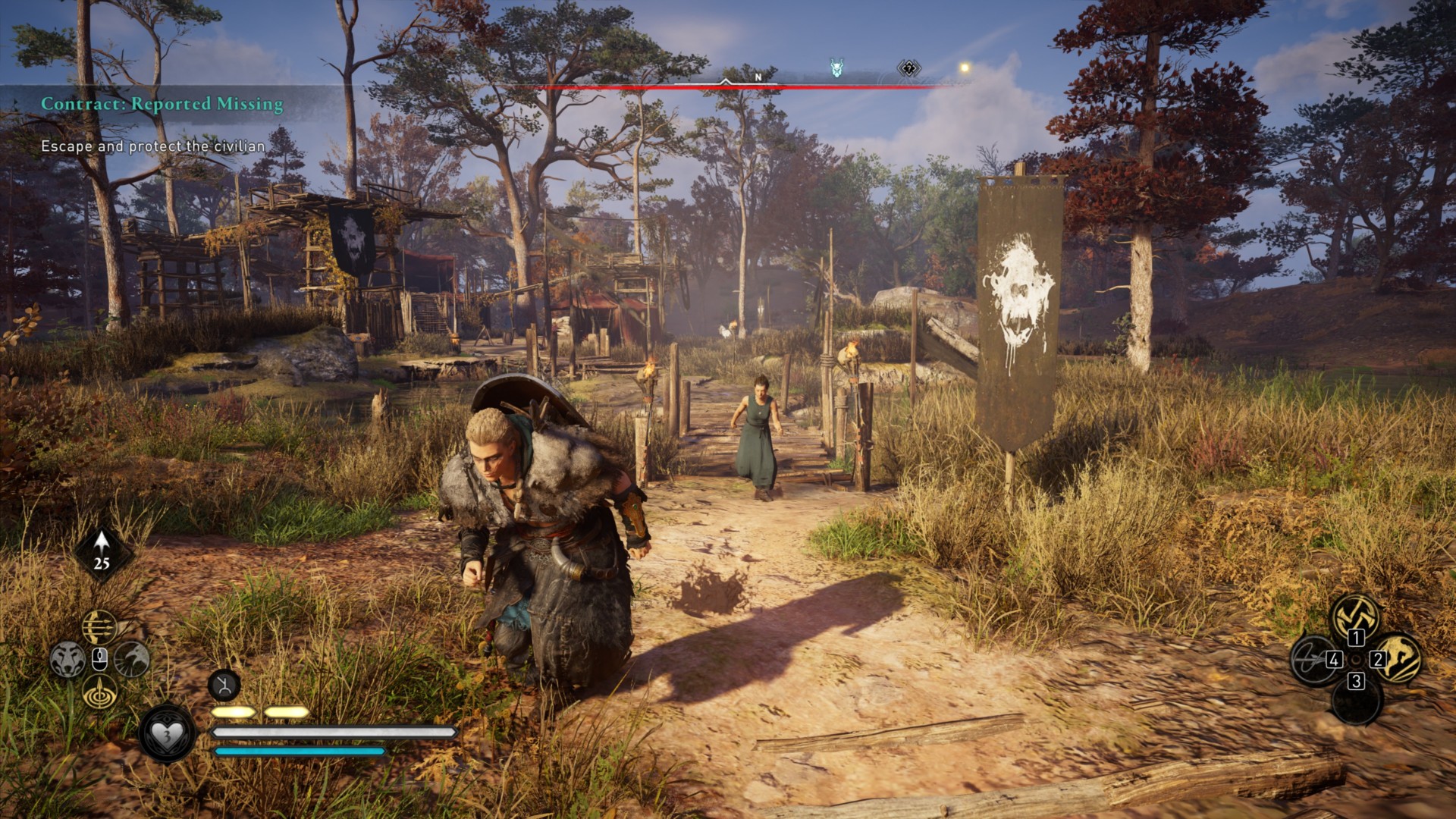This screenshot has height=819, width=1456.
Task: Click the rune icon above the adrenaline bars
Action: [224, 686]
